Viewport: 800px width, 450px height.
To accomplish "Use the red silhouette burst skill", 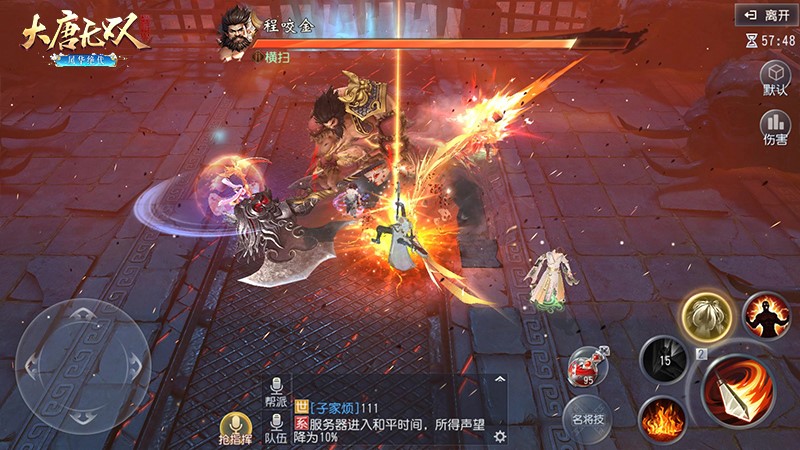I will point(765,314).
